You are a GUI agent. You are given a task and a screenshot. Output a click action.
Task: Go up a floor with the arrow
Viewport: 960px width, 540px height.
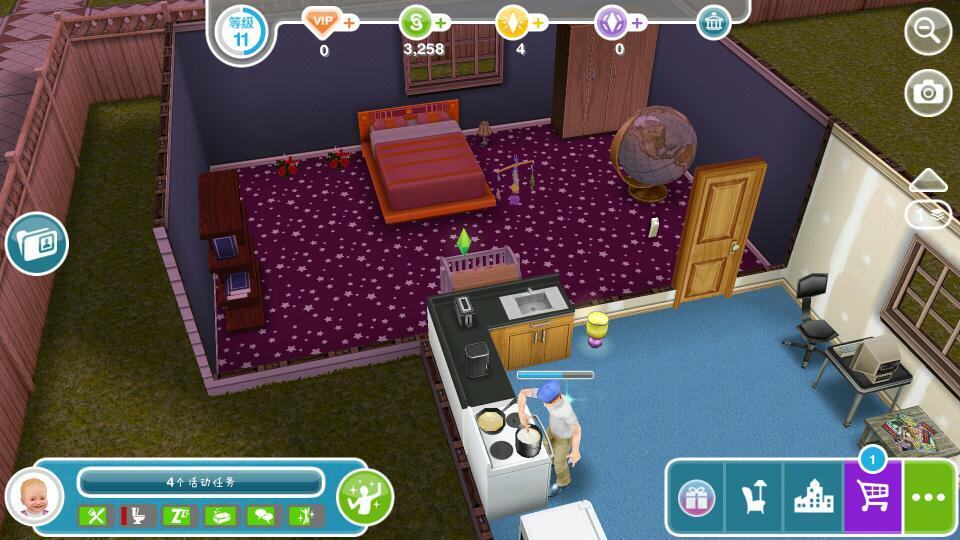coord(928,180)
